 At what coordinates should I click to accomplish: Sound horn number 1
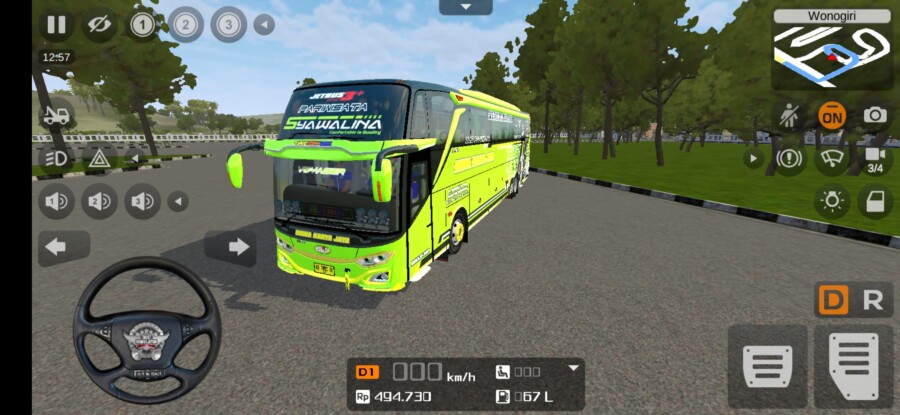(56, 202)
